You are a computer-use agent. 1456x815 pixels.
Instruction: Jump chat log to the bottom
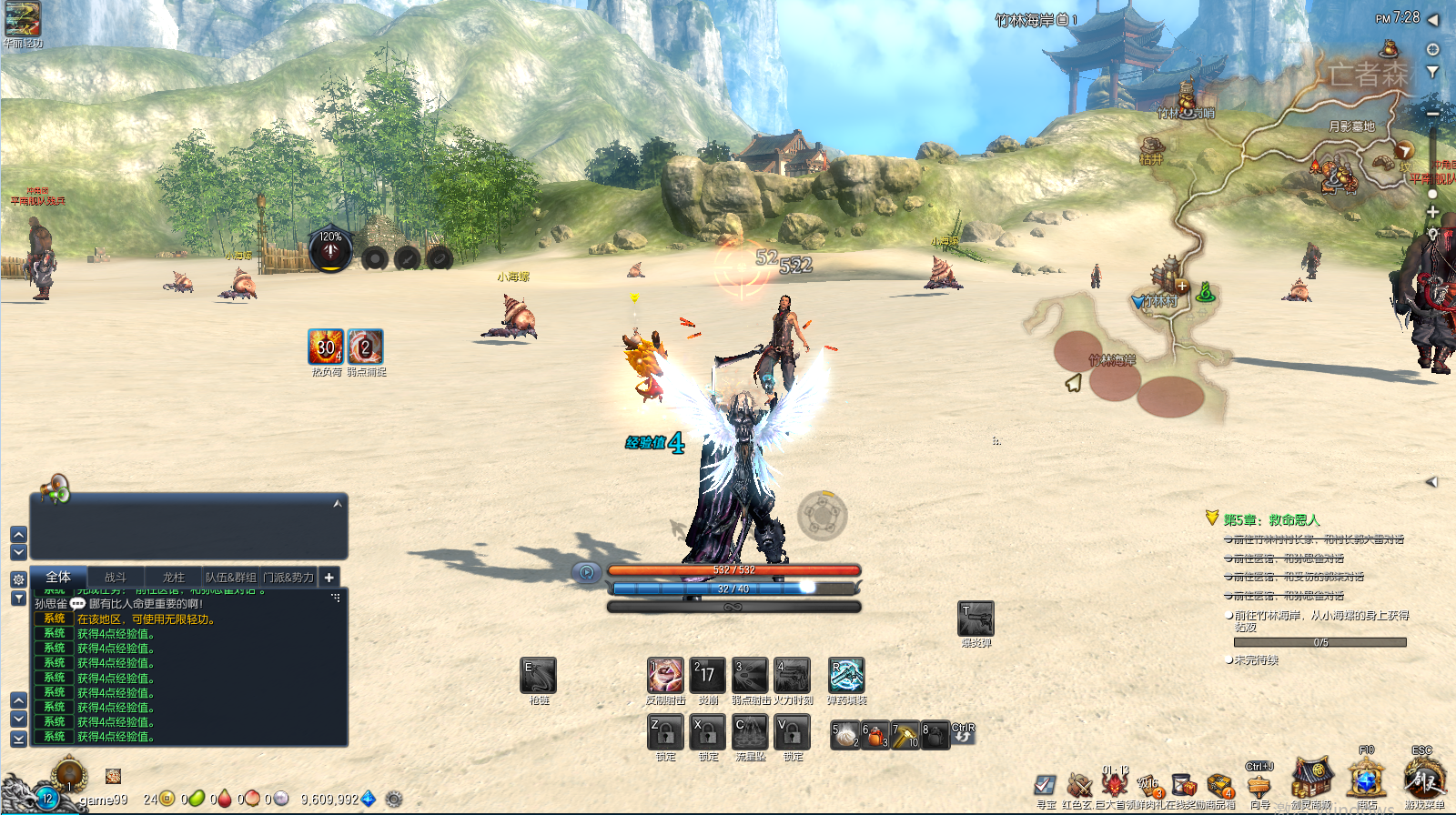(18, 740)
